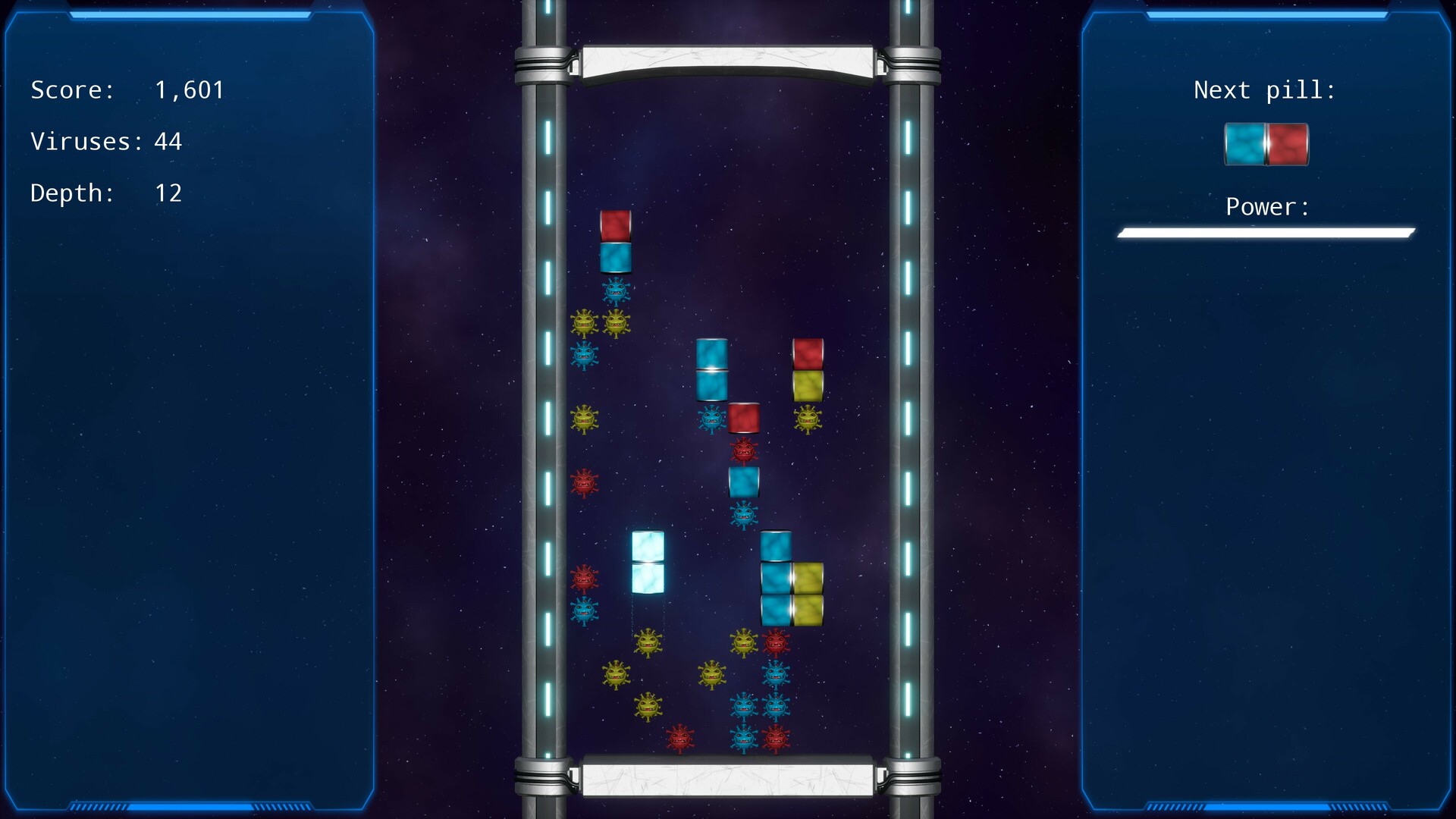The width and height of the screenshot is (1456, 819).
Task: Click the Score value 1,601
Action: coord(189,89)
